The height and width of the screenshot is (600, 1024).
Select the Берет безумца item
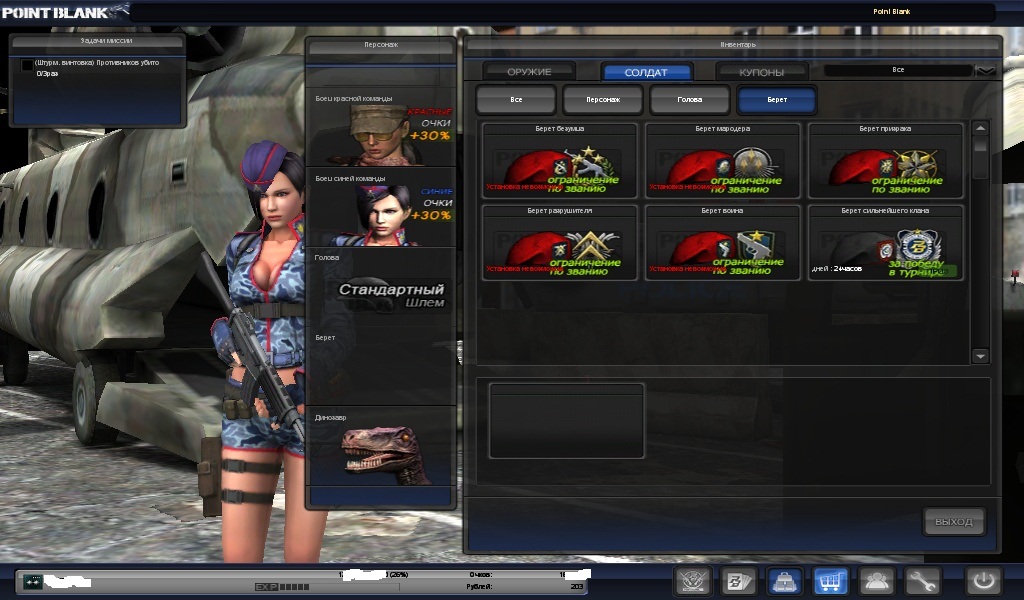coord(559,160)
